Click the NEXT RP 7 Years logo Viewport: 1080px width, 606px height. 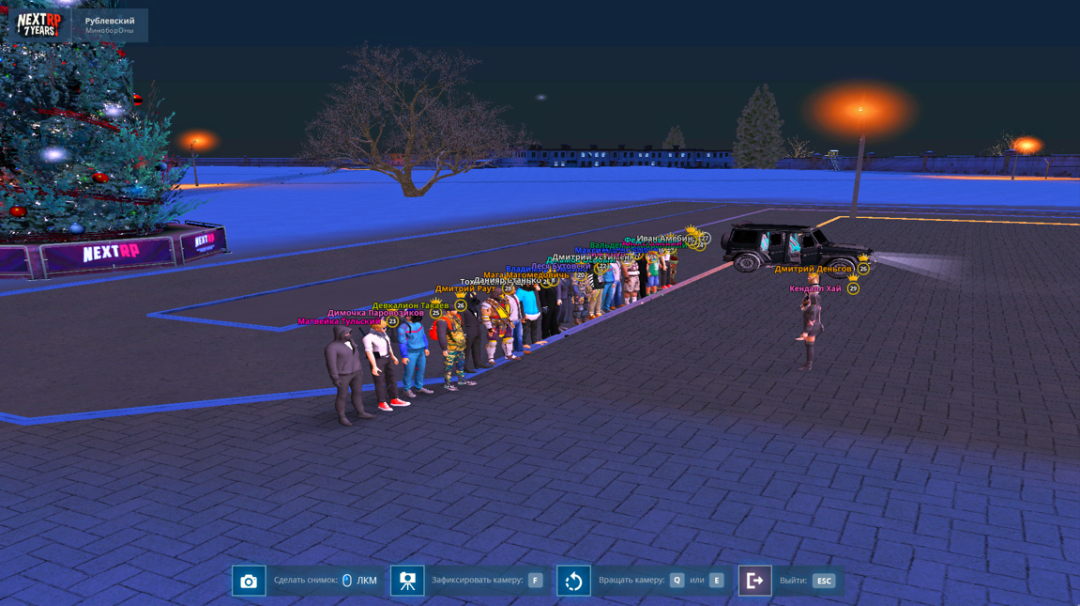coord(37,24)
